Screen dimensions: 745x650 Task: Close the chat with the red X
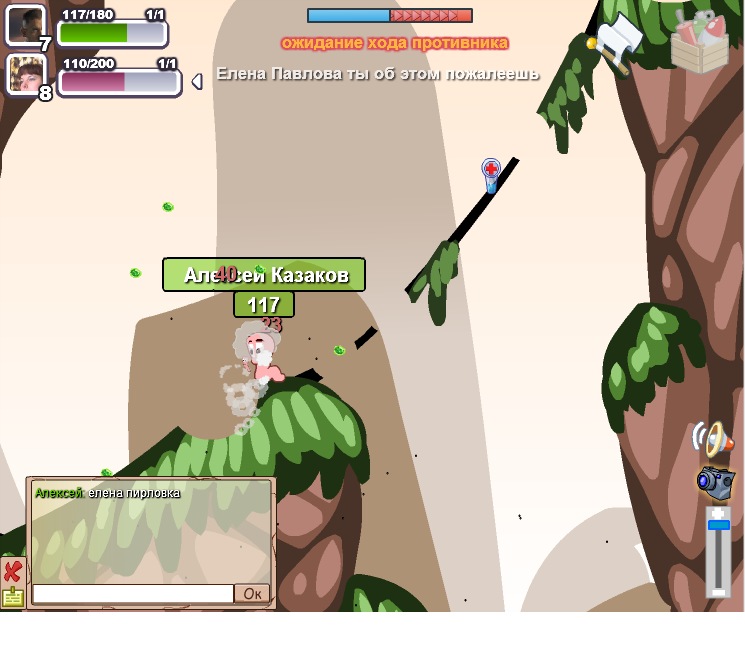tap(12, 571)
